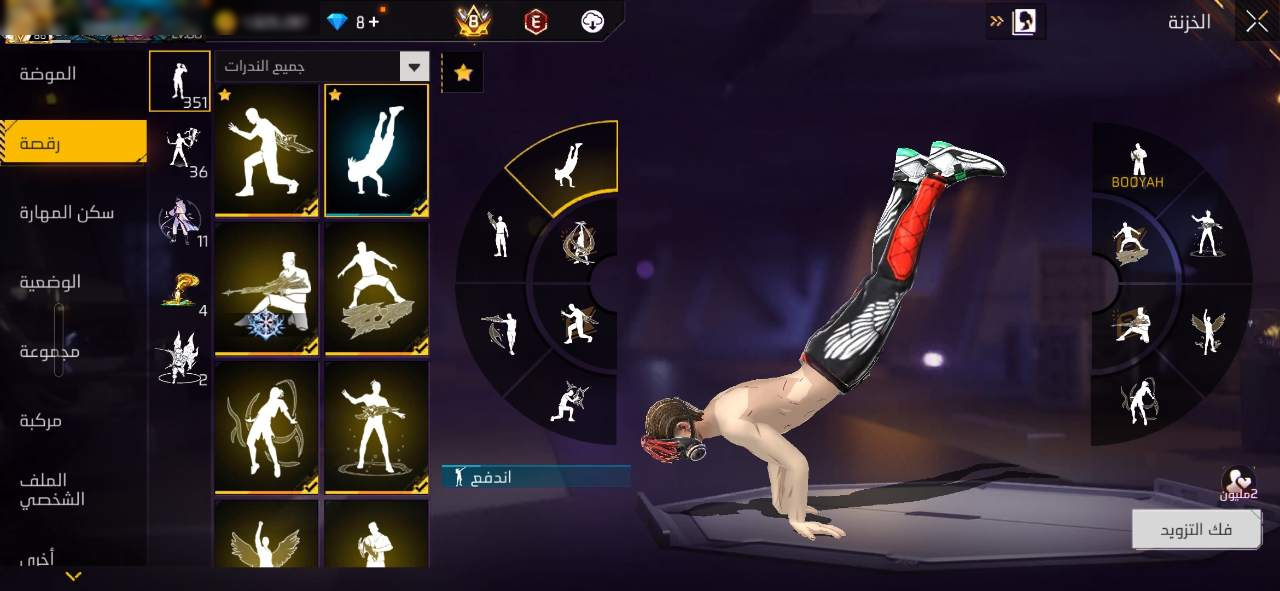Open the الموضة fashion category

[x=48, y=74]
